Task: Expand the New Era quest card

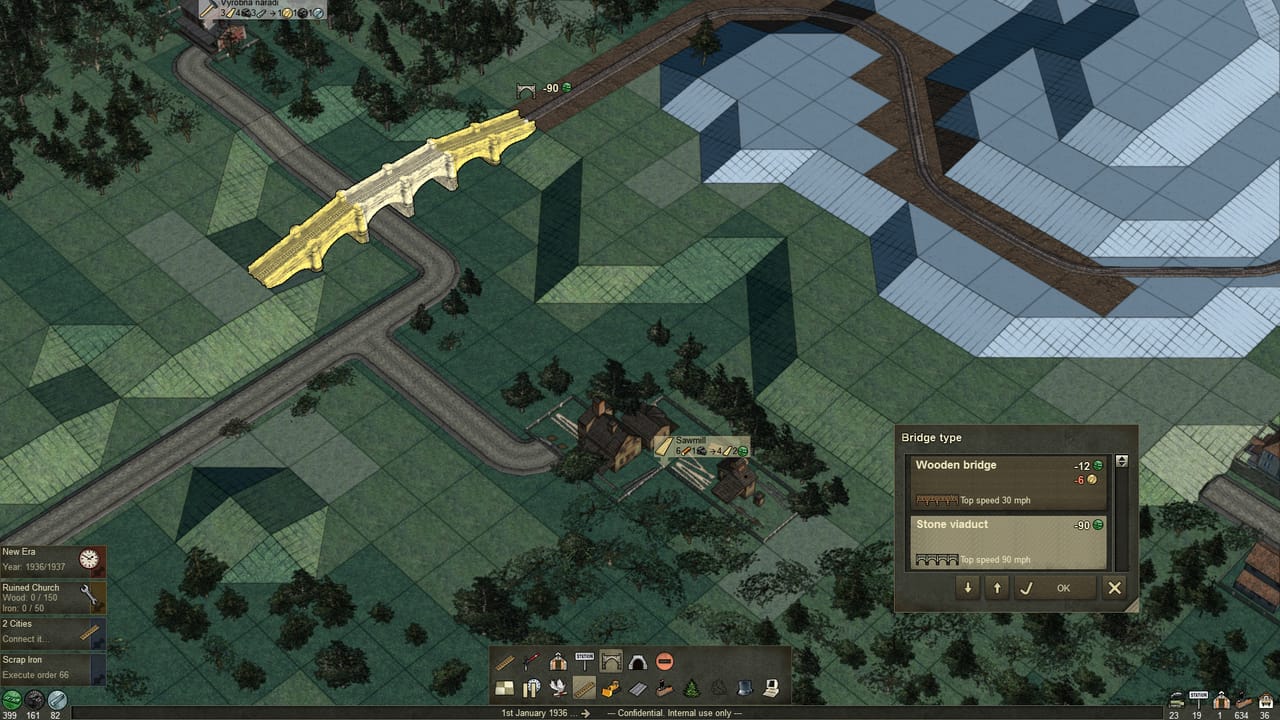Action: [x=52, y=558]
